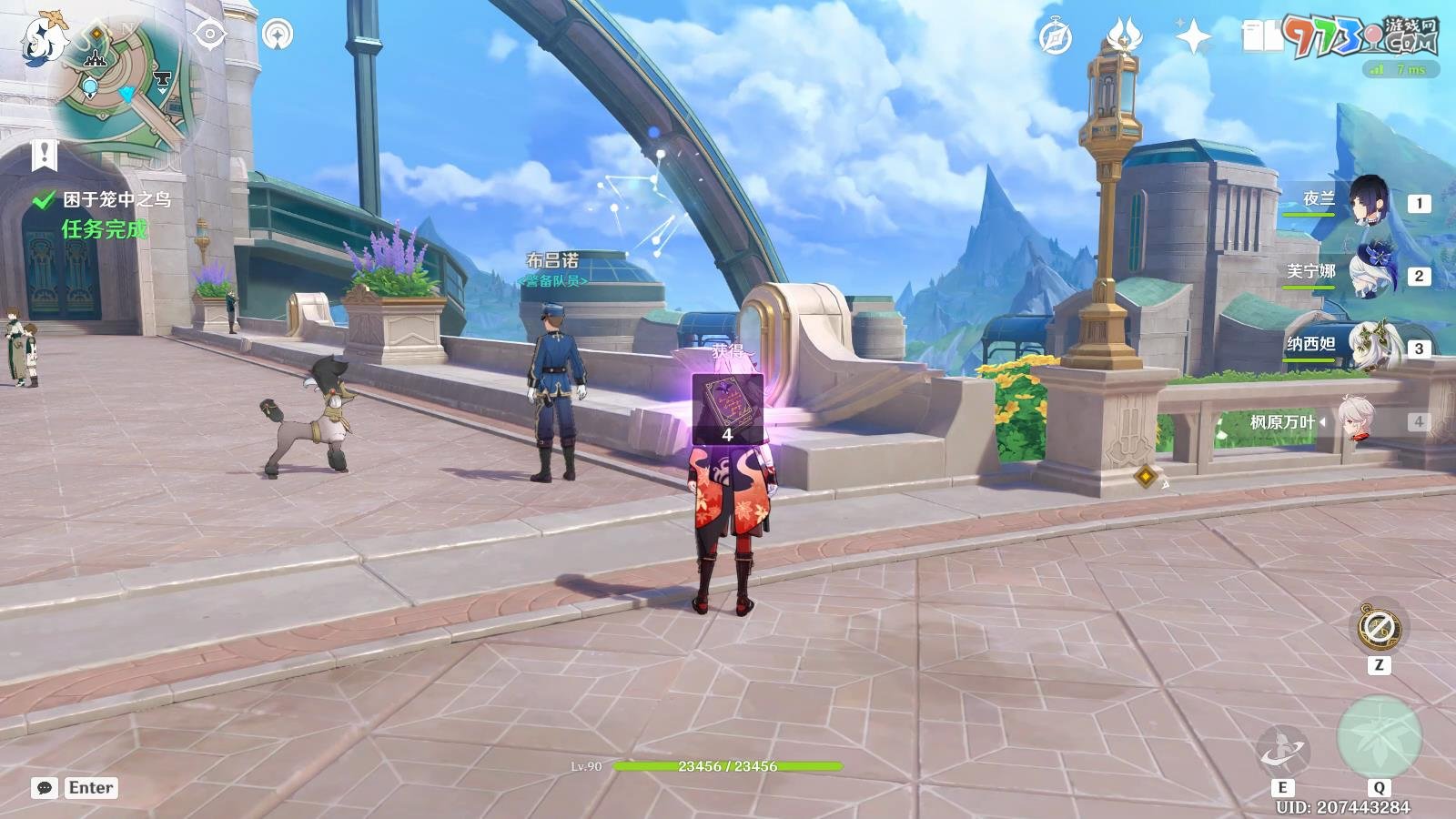Image resolution: width=1456 pixels, height=819 pixels.
Task: Open the quest log banner icon
Action: [x=44, y=155]
